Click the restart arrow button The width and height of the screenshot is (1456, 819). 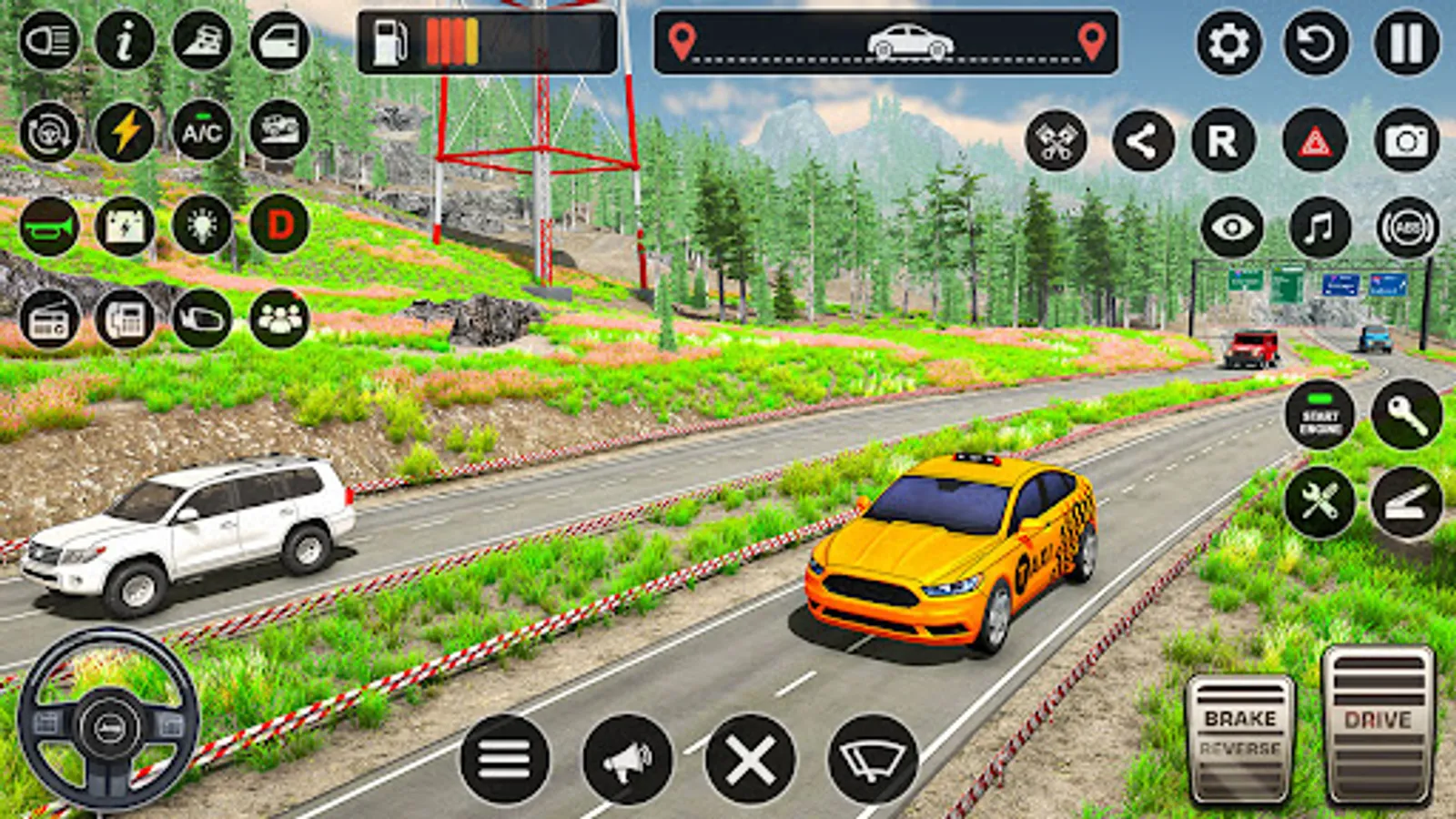click(x=1316, y=43)
